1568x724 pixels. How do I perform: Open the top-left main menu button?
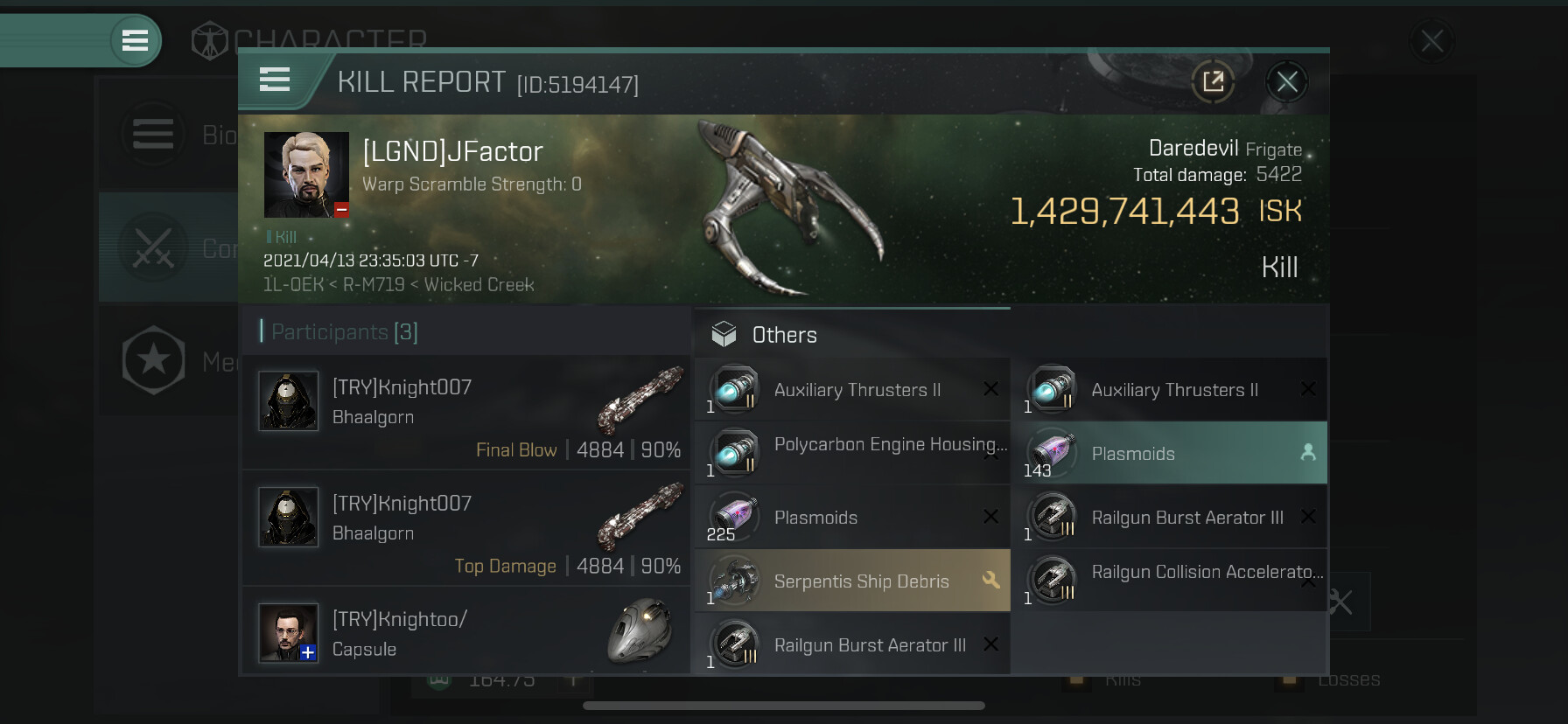(x=135, y=40)
